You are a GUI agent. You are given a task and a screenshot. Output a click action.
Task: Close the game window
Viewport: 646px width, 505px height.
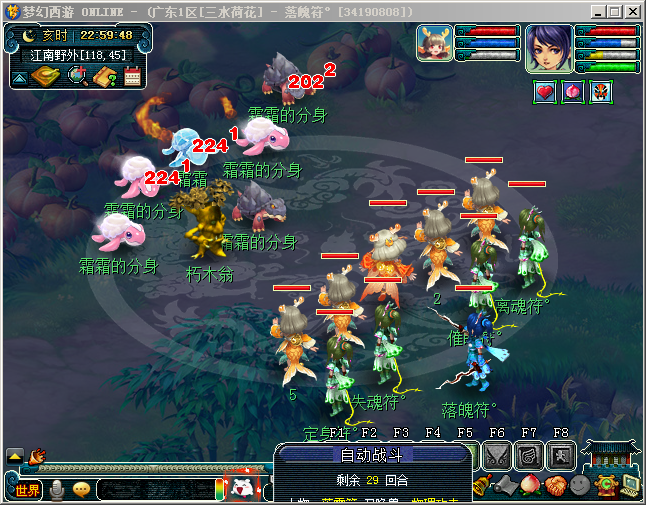point(632,12)
